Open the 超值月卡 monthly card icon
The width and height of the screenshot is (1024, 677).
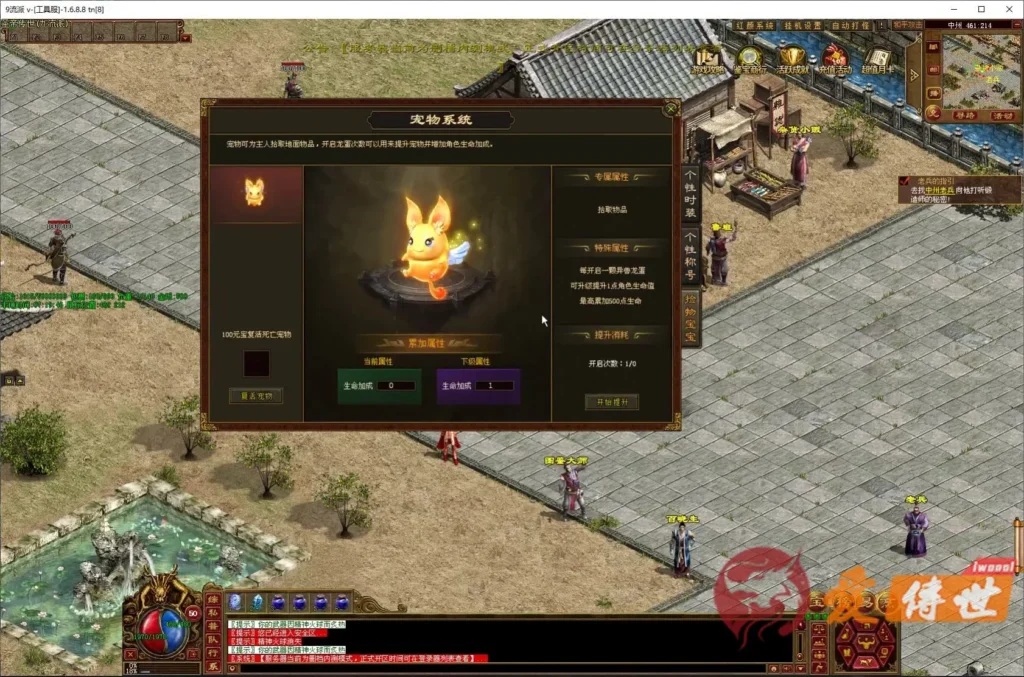[x=877, y=59]
